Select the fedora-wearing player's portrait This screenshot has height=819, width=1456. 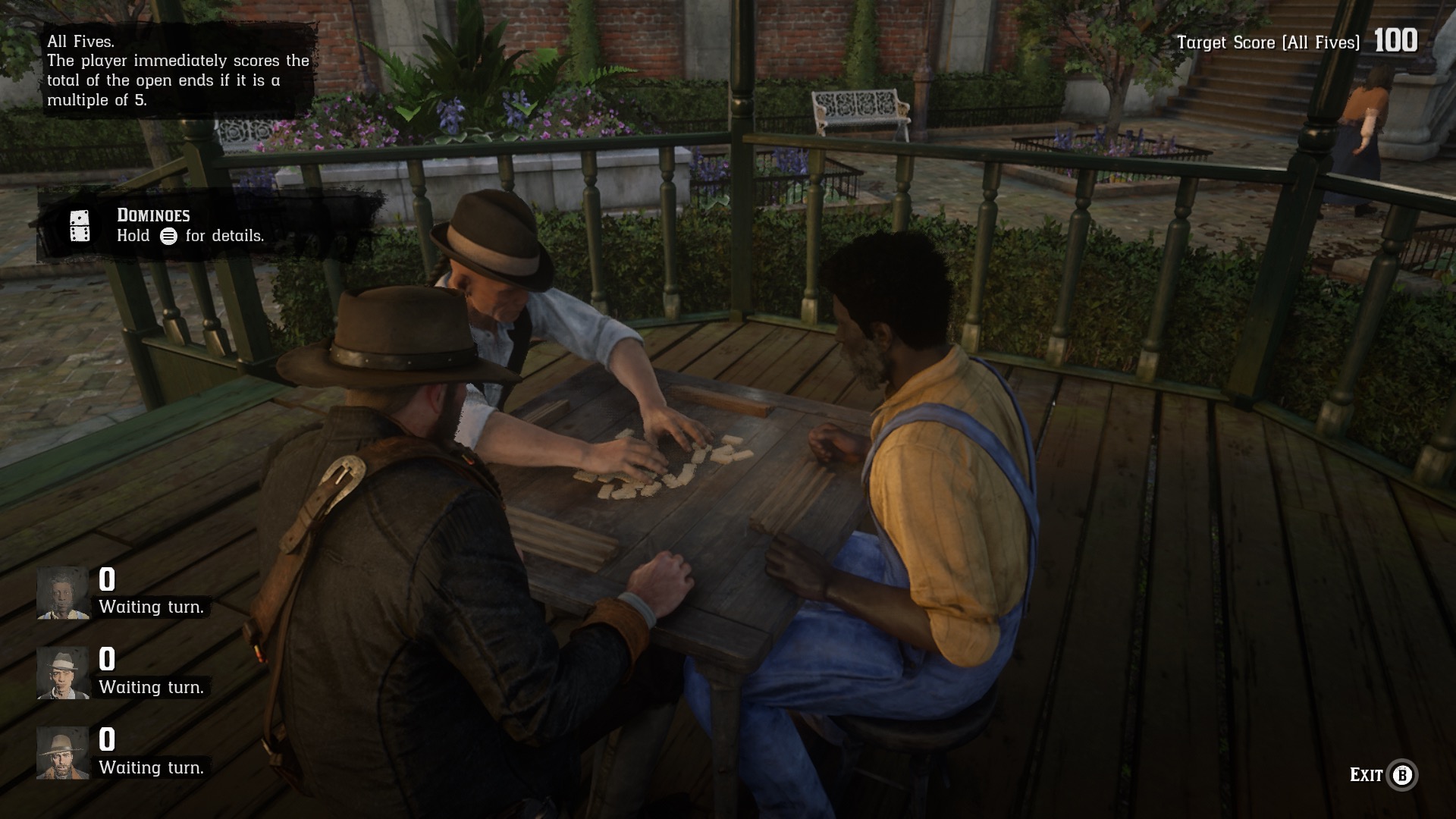pos(62,673)
